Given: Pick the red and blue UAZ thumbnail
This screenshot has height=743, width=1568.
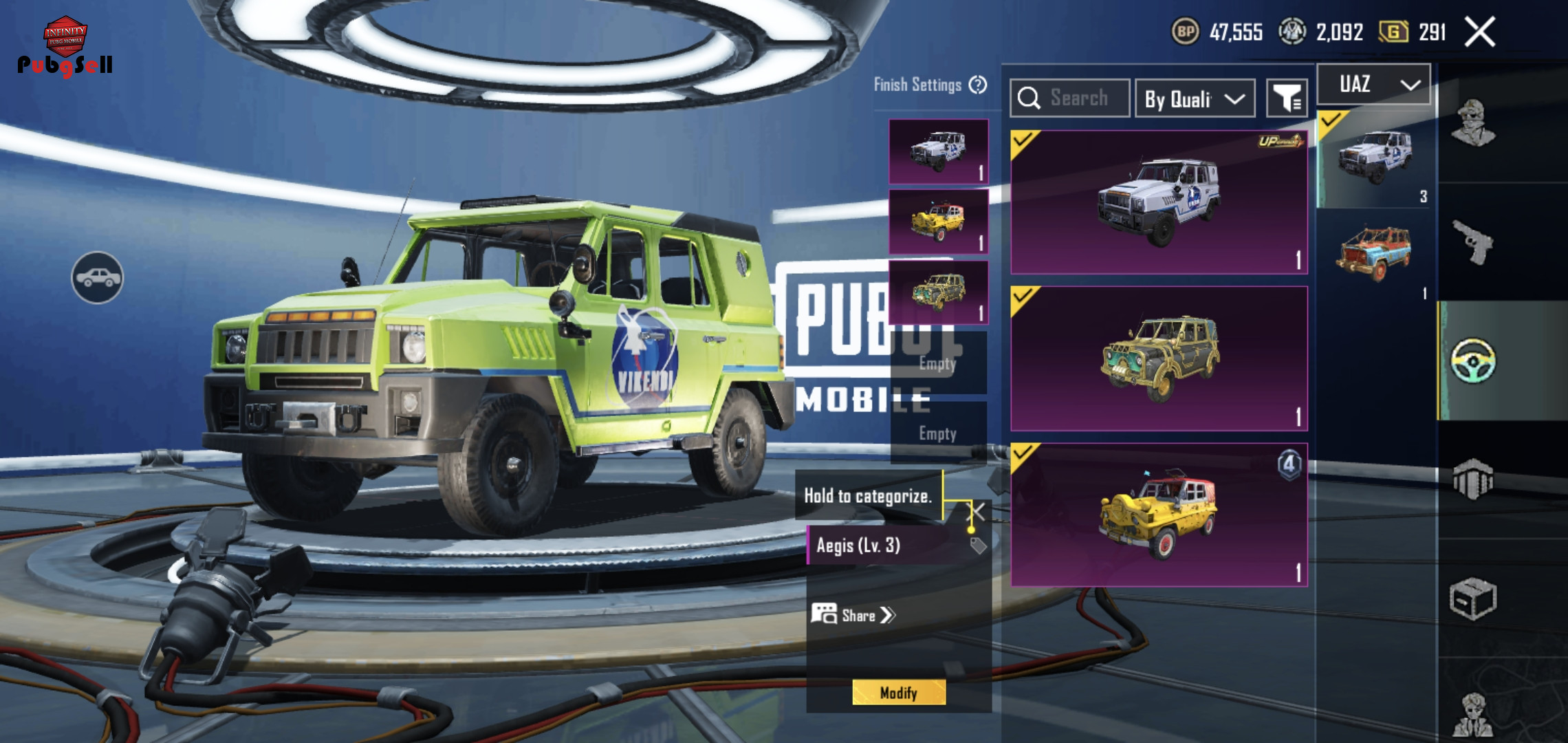Looking at the screenshot, I should click(1373, 253).
